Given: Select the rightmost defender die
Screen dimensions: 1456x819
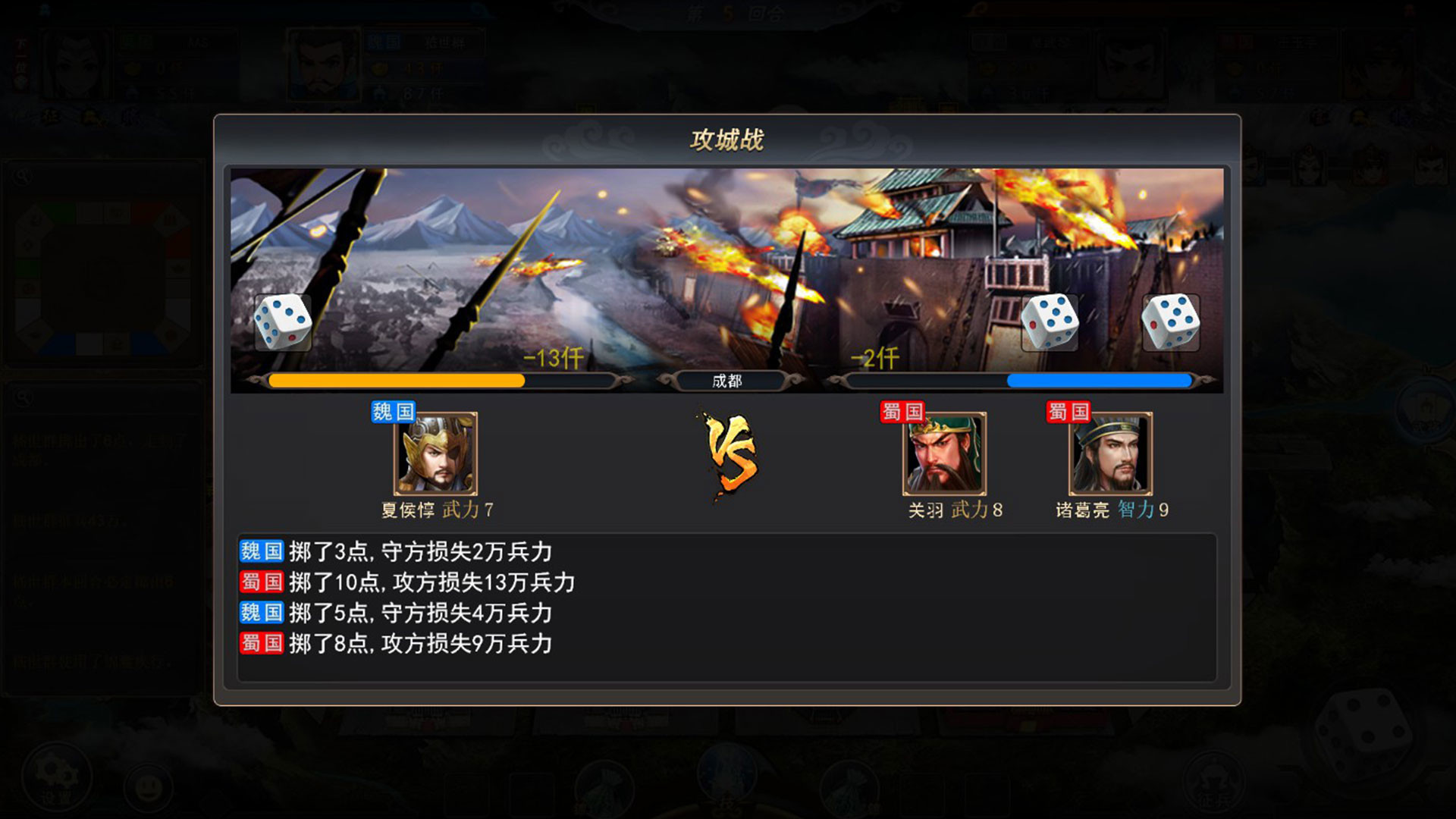Looking at the screenshot, I should (1172, 322).
